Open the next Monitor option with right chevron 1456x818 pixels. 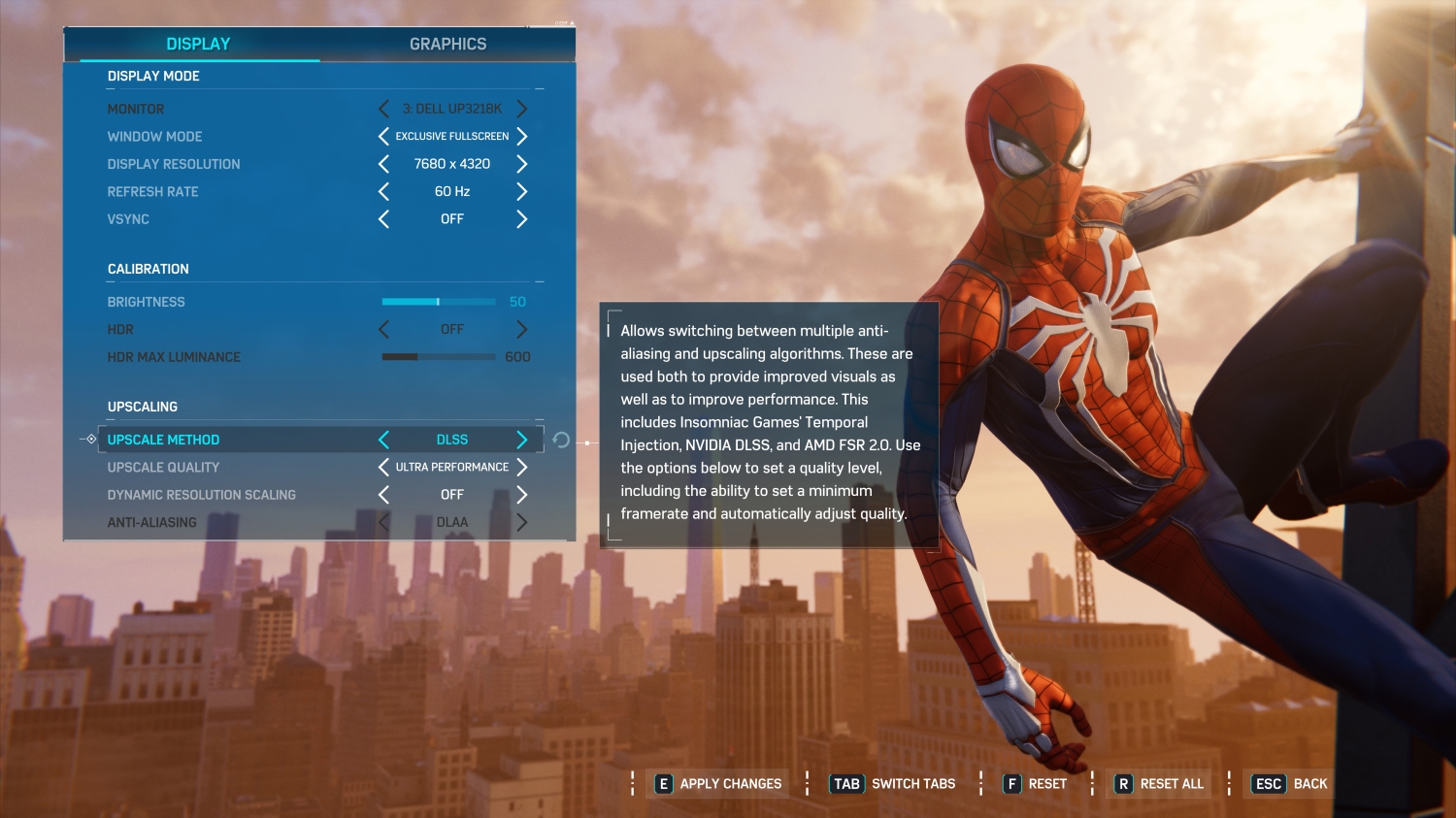[522, 109]
